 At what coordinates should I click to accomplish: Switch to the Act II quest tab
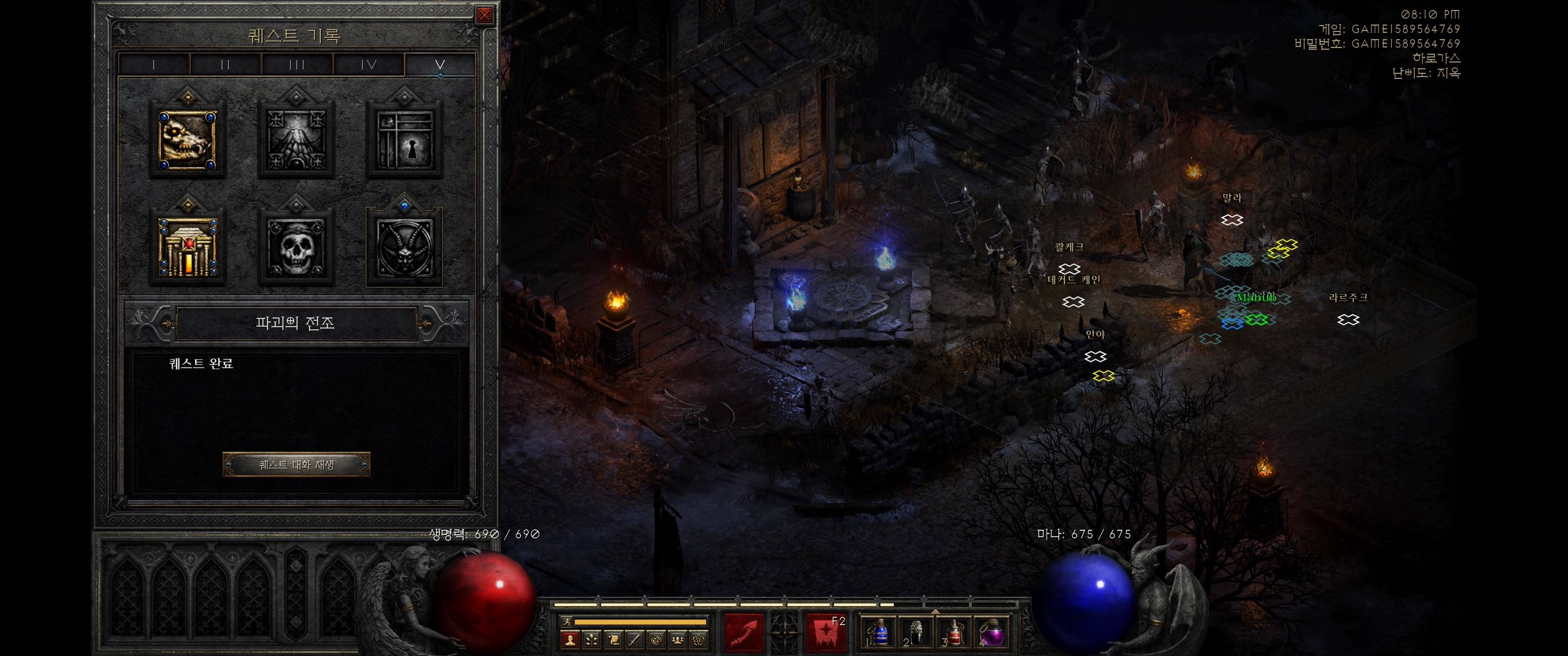pos(225,65)
